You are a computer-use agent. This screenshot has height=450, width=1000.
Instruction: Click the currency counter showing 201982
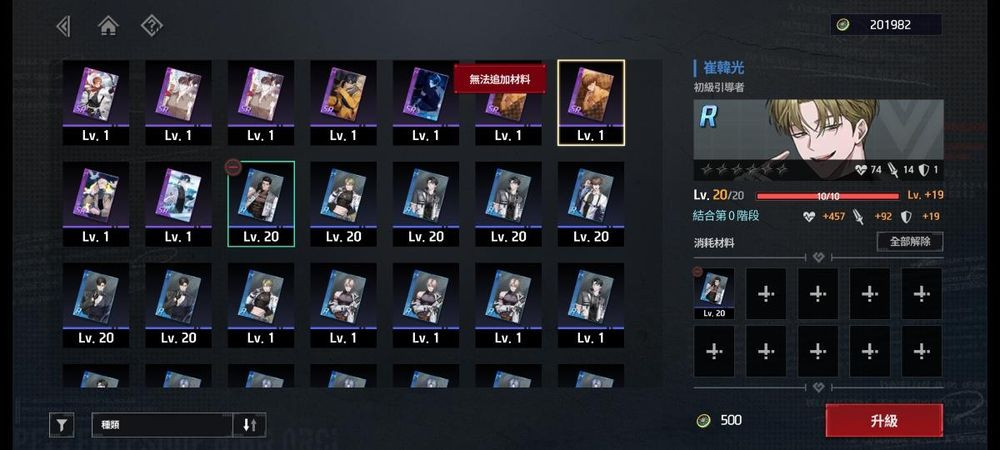(884, 25)
